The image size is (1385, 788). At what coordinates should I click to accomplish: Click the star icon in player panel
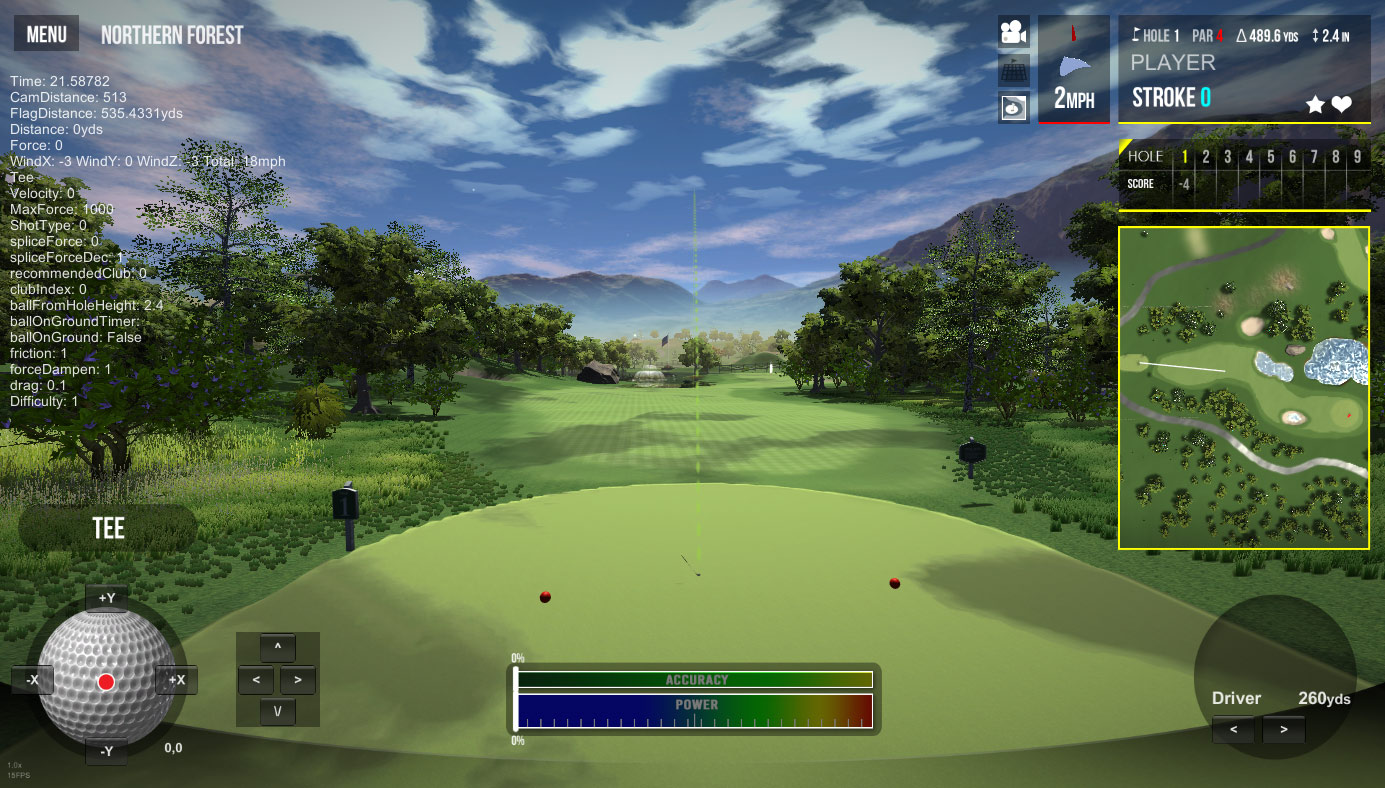pyautogui.click(x=1315, y=104)
